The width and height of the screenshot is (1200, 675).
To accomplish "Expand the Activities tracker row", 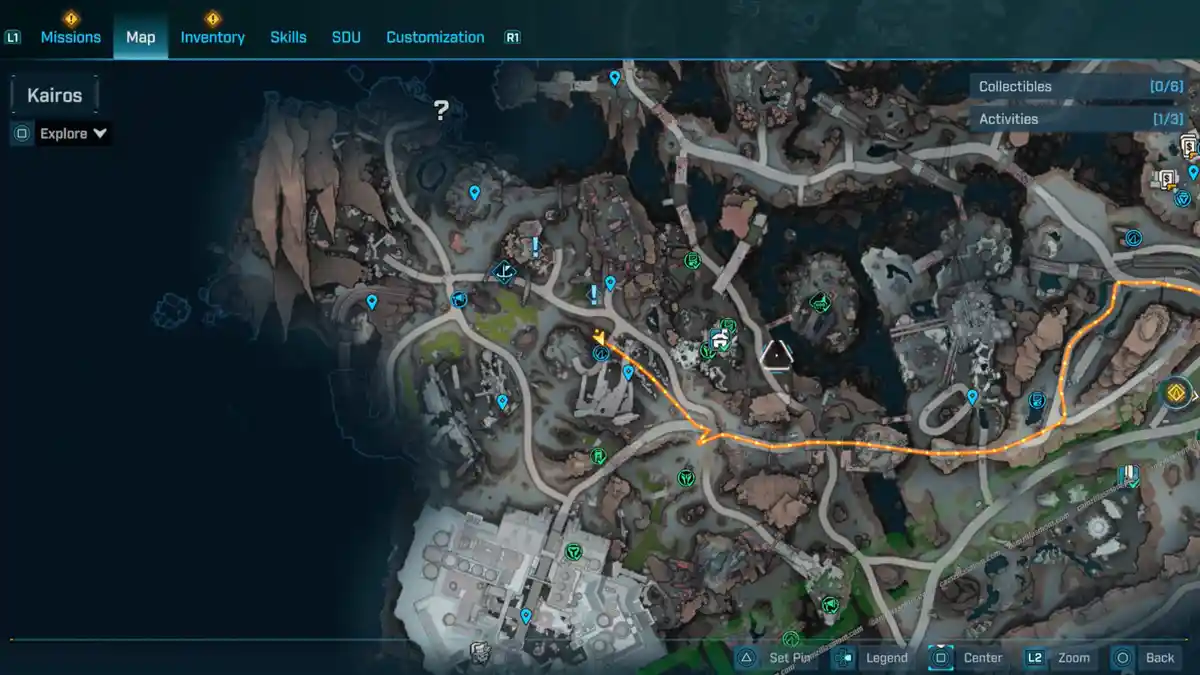I will [x=1080, y=119].
